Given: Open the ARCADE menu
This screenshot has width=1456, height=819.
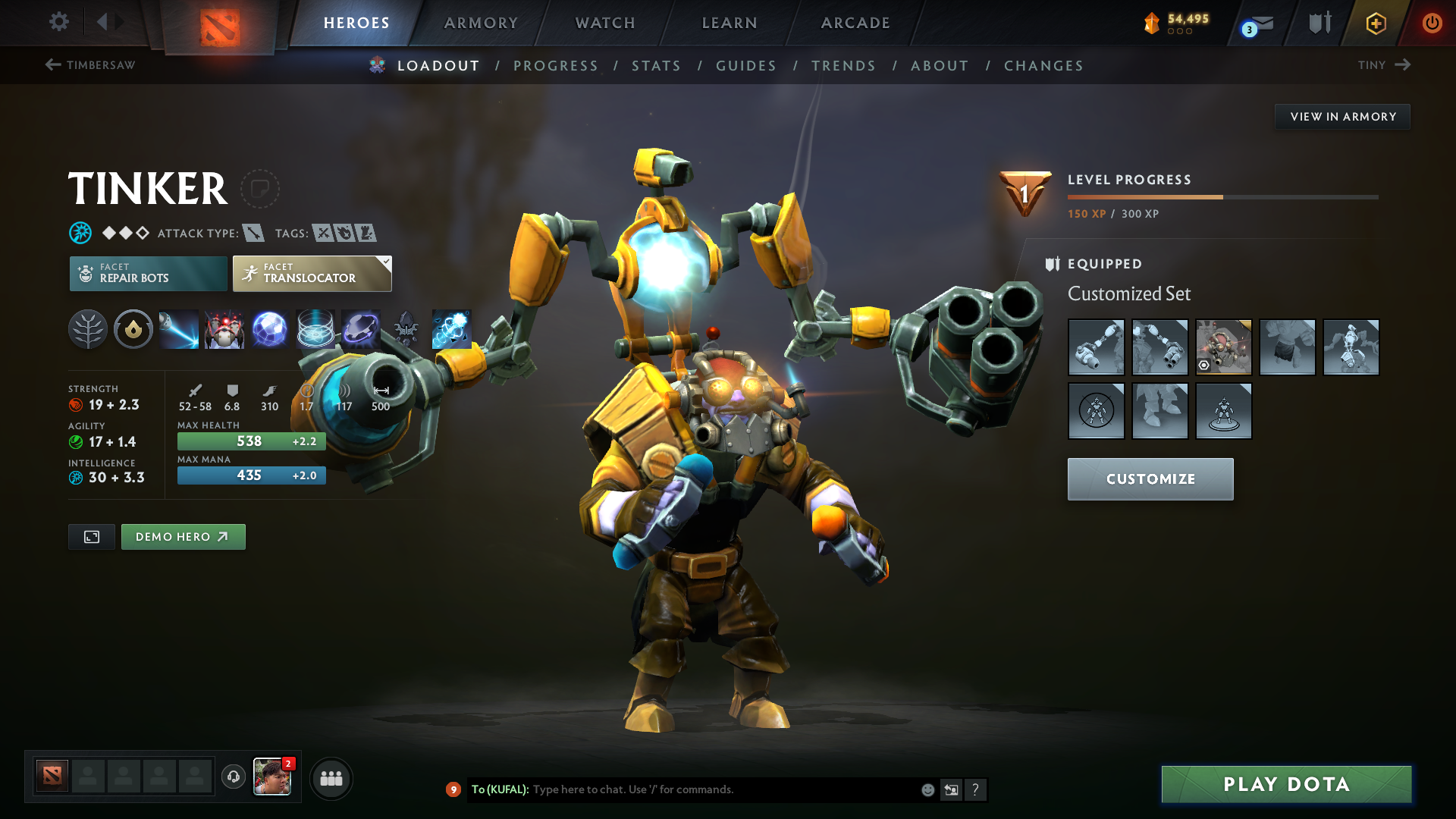Looking at the screenshot, I should point(855,23).
